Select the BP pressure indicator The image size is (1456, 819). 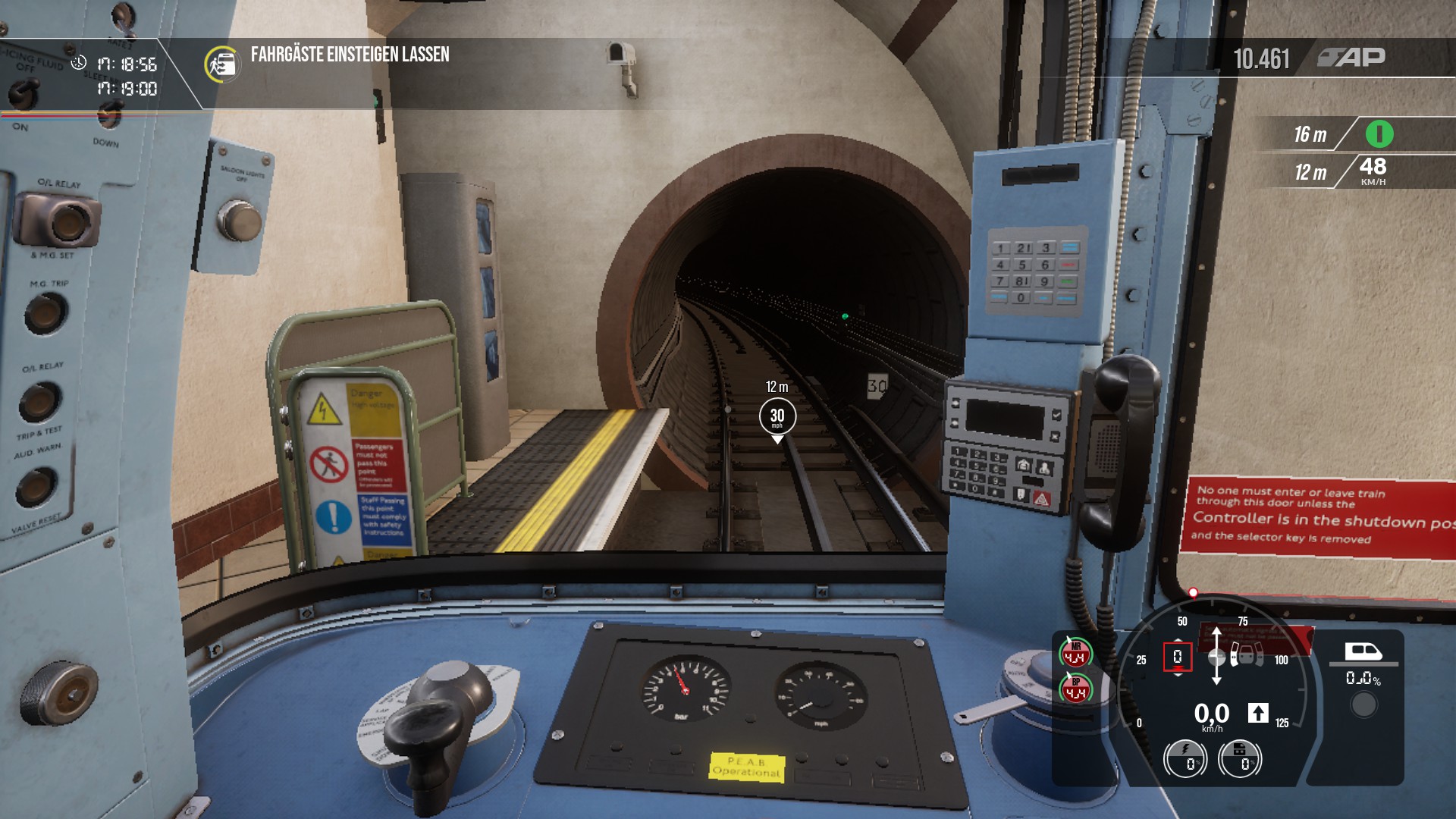1075,689
